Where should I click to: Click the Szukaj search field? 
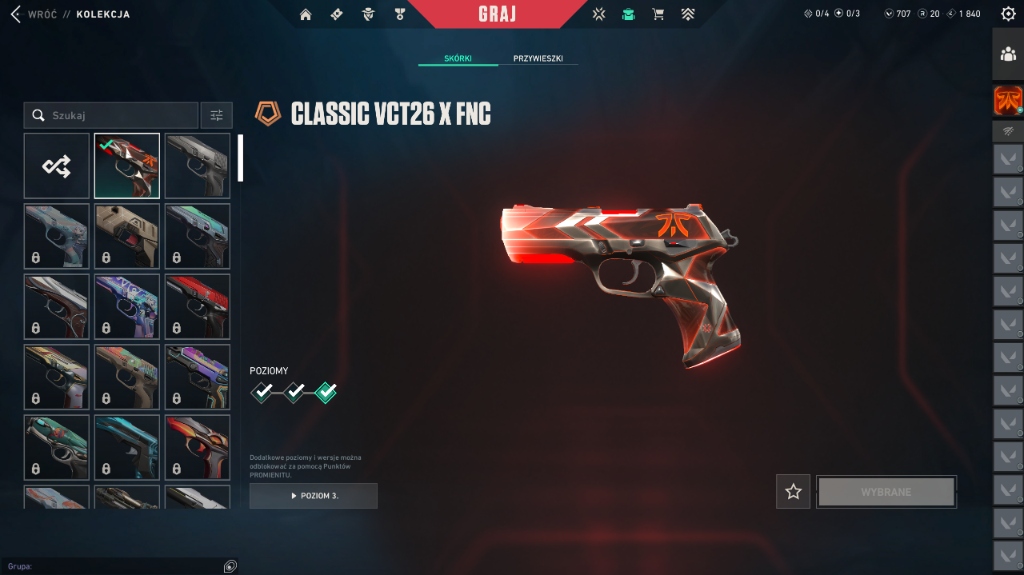pos(112,116)
